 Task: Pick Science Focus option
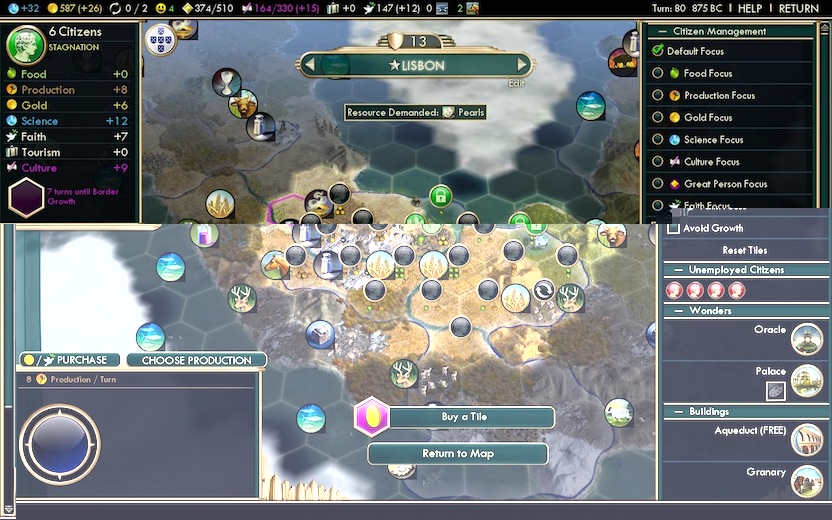pos(658,139)
